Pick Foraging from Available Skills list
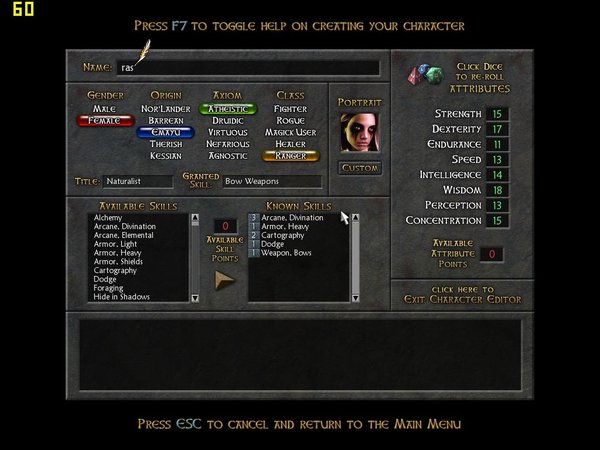The image size is (600, 450). pos(110,288)
